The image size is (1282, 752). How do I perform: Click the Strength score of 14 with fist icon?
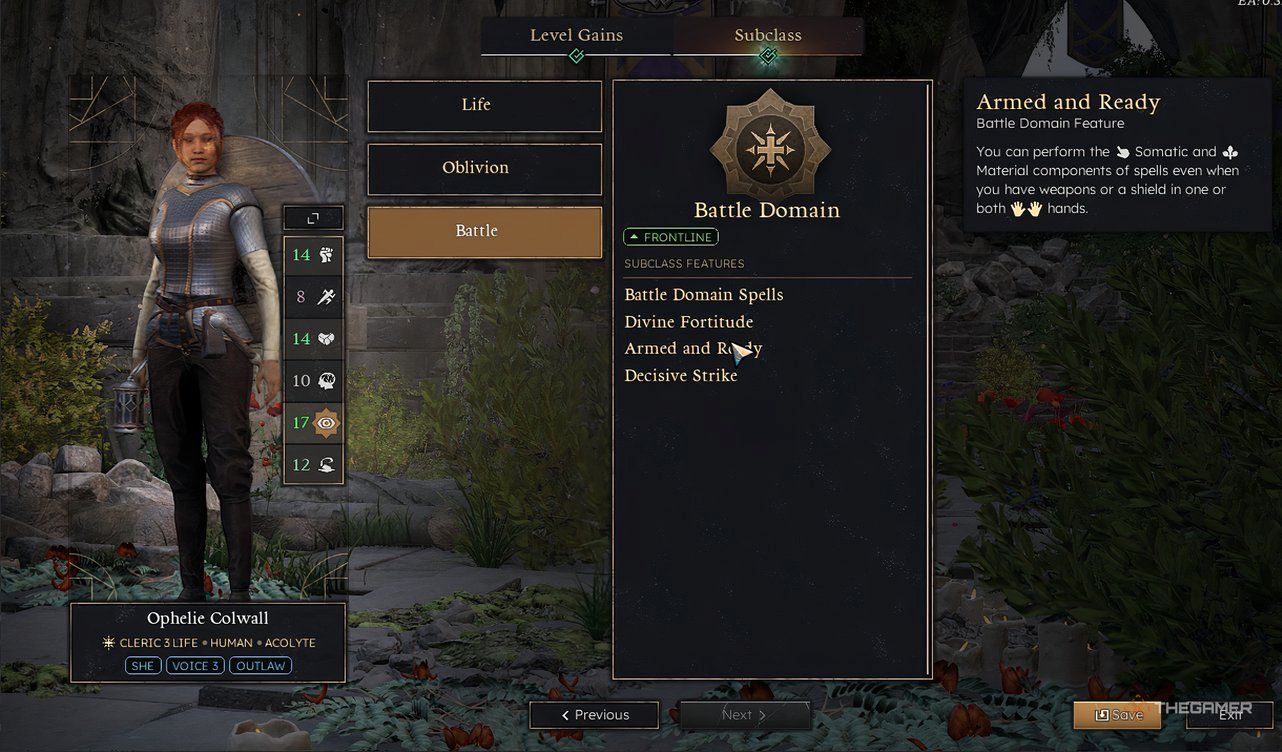(313, 255)
